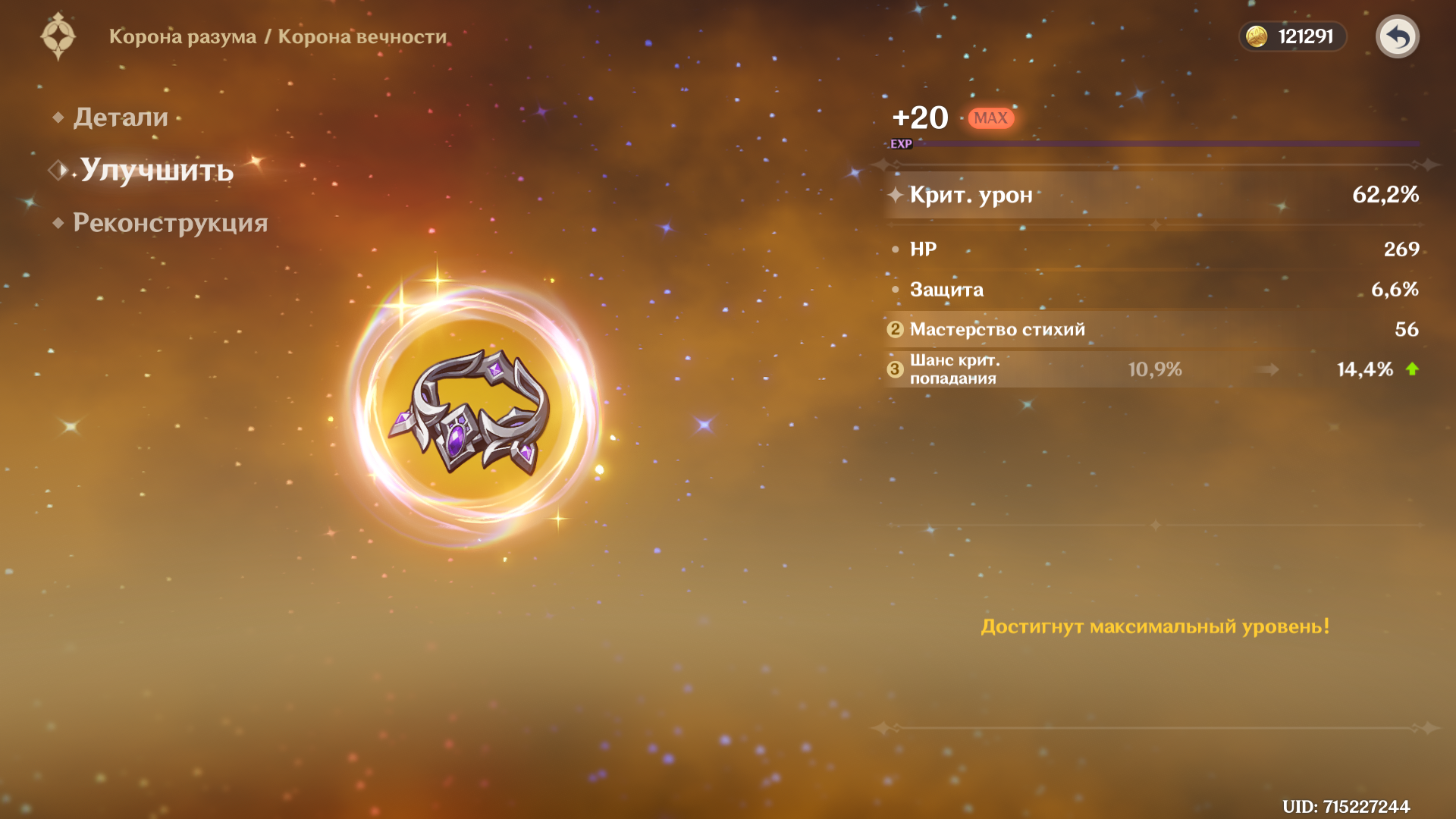Click the return arrow button
The image size is (1456, 819).
[1397, 36]
